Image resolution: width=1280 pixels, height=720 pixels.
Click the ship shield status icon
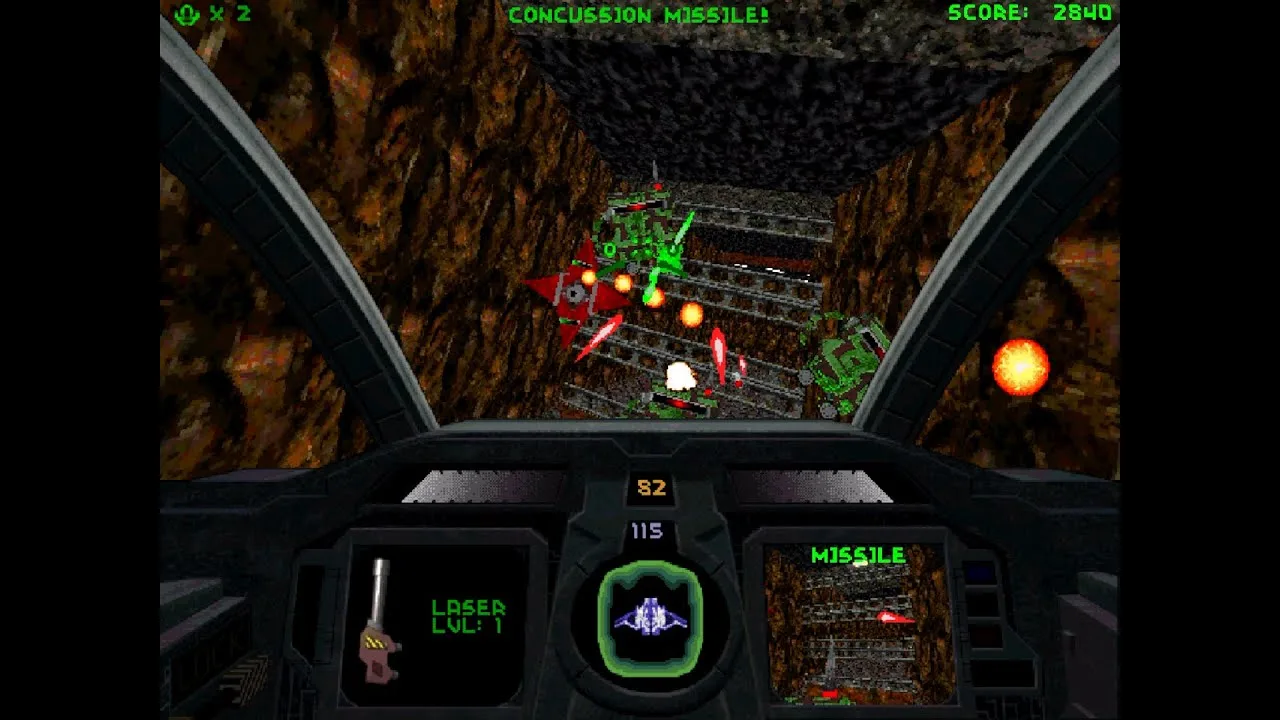click(x=649, y=617)
